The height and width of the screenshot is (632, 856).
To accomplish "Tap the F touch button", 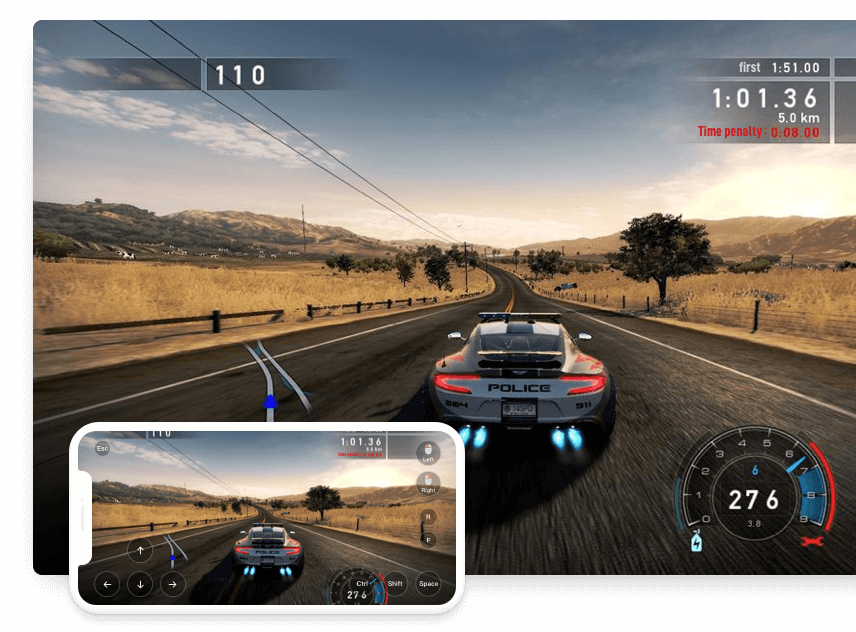I will [x=428, y=540].
